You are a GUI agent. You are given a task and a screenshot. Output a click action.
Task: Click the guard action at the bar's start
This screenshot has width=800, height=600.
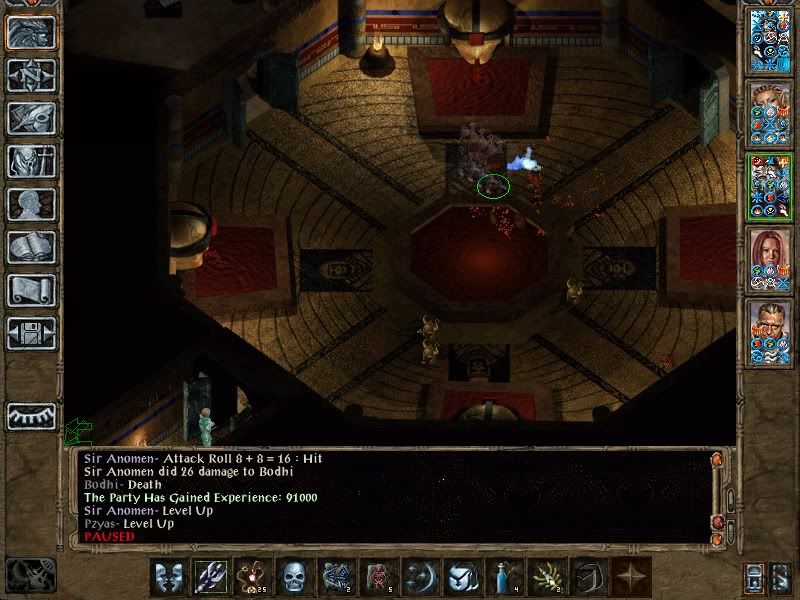point(167,577)
